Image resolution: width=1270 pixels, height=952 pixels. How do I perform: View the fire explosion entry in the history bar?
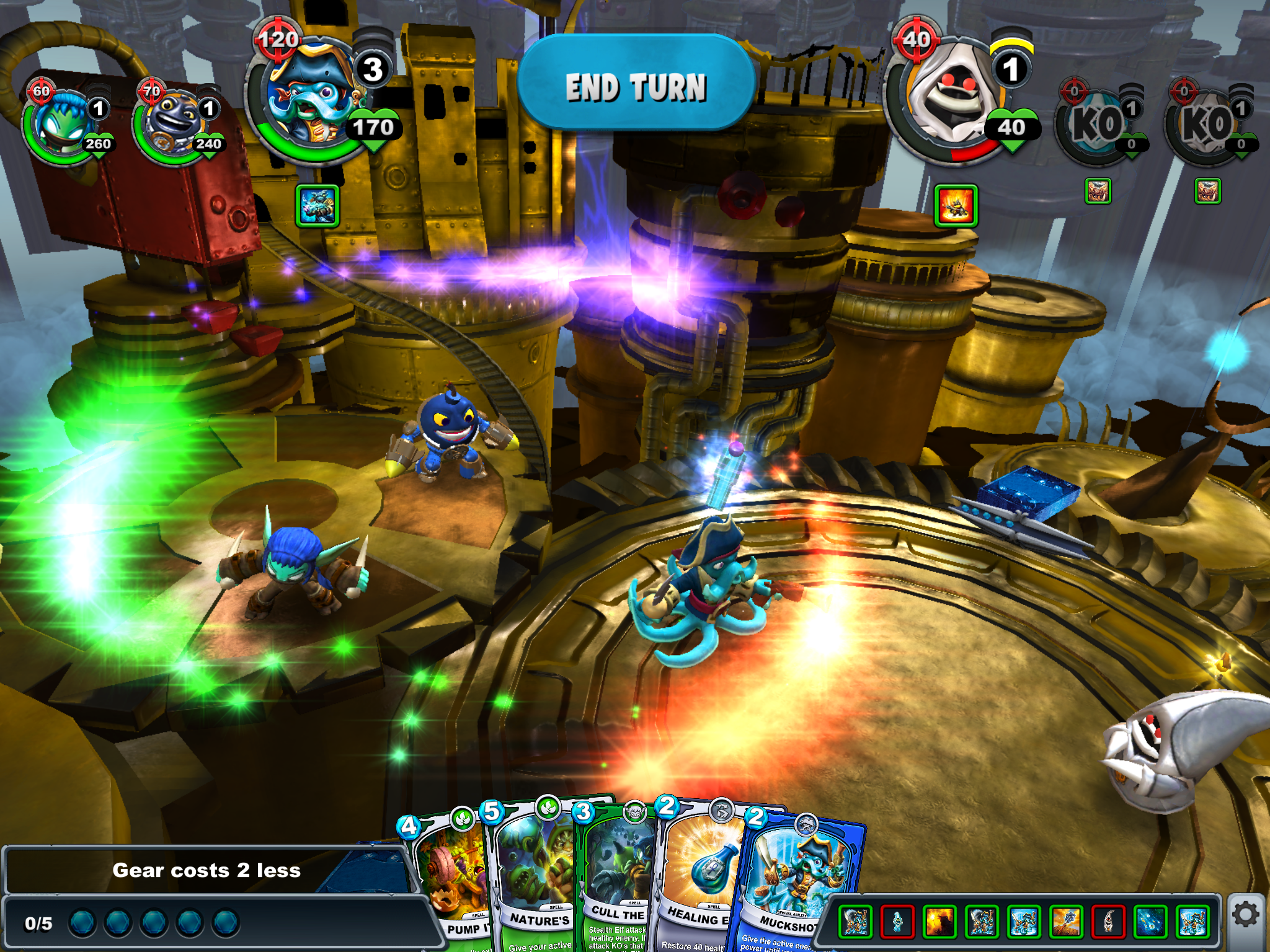click(939, 921)
